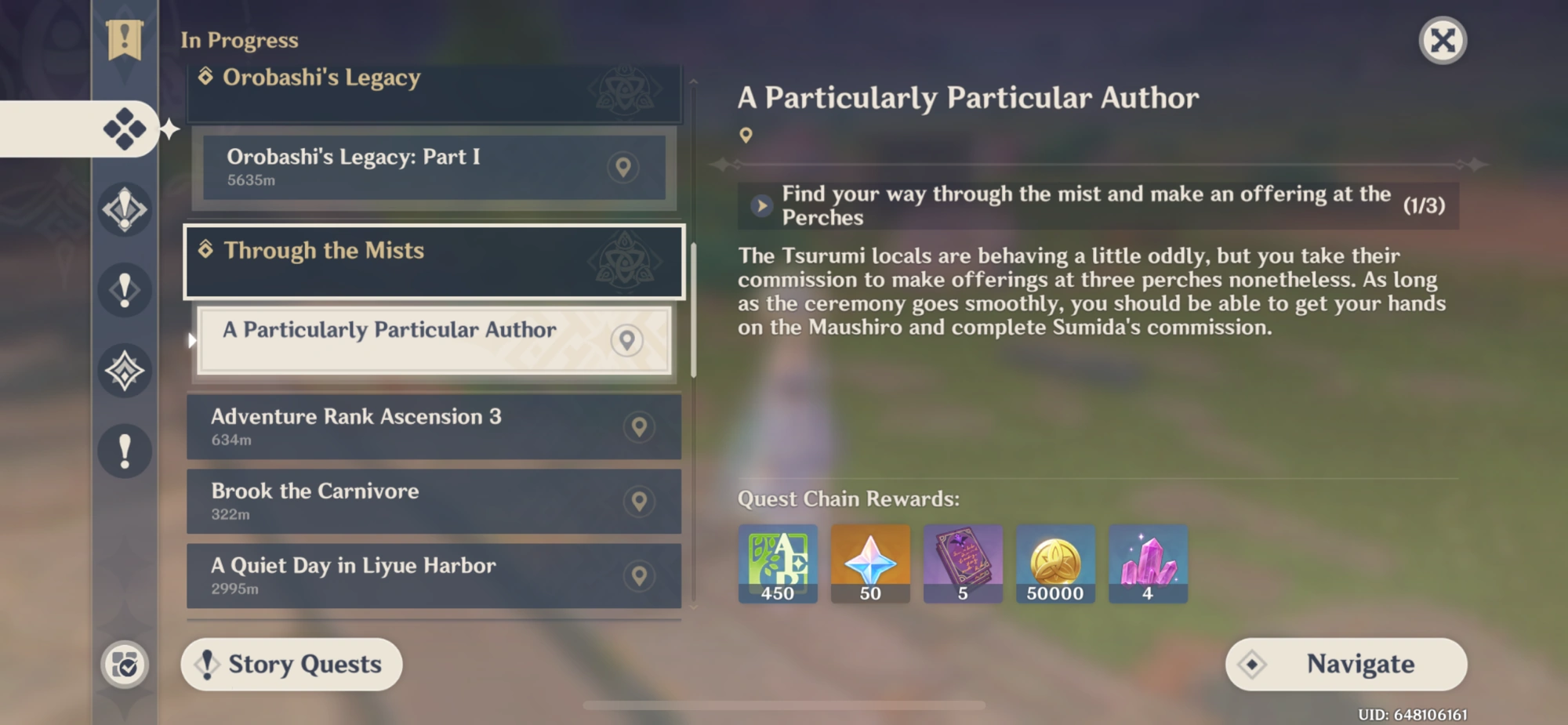Click the map pin on A Particularly Particular Author
The image size is (1568, 725).
coord(626,340)
